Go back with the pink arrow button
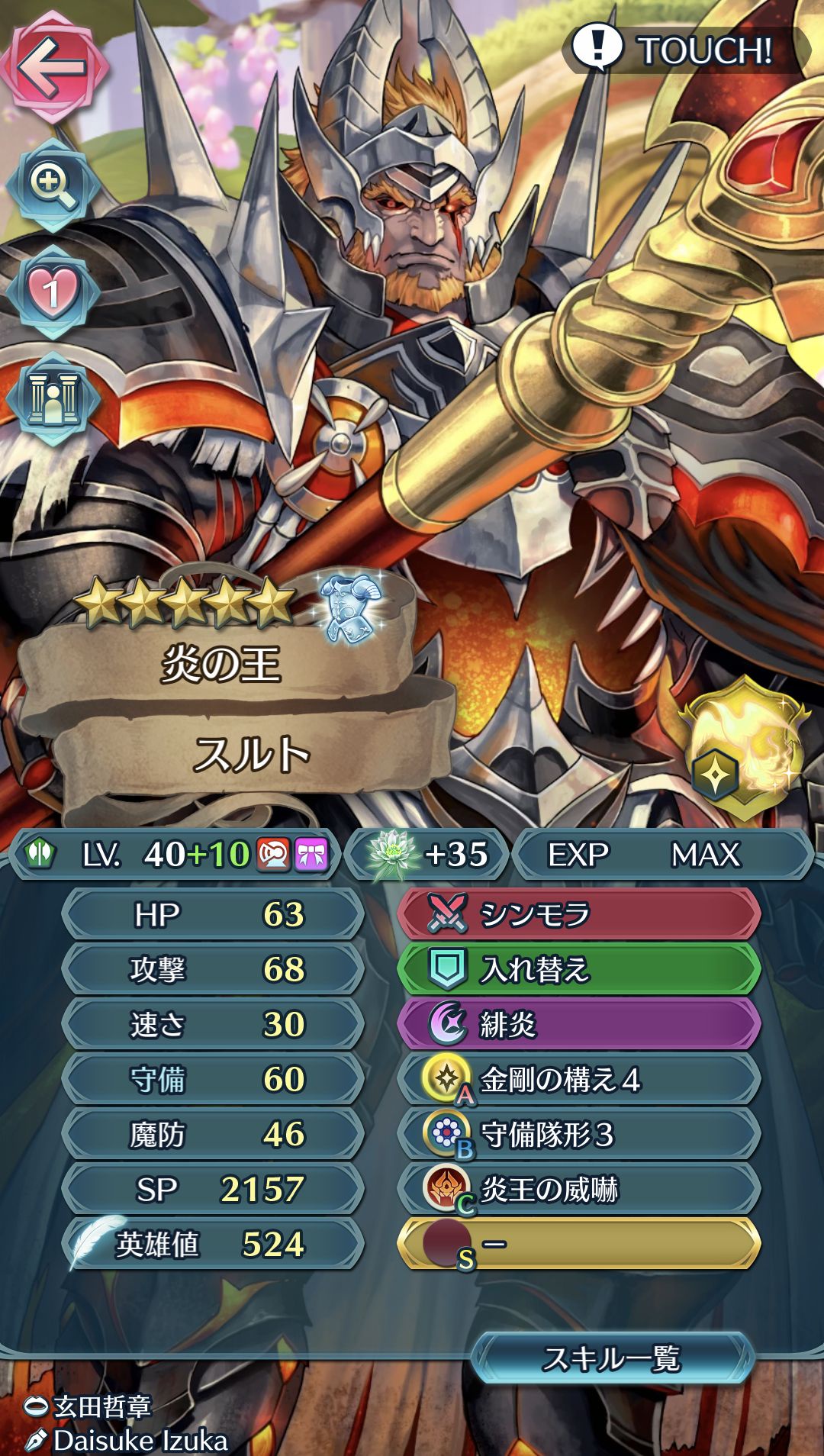 [x=53, y=67]
